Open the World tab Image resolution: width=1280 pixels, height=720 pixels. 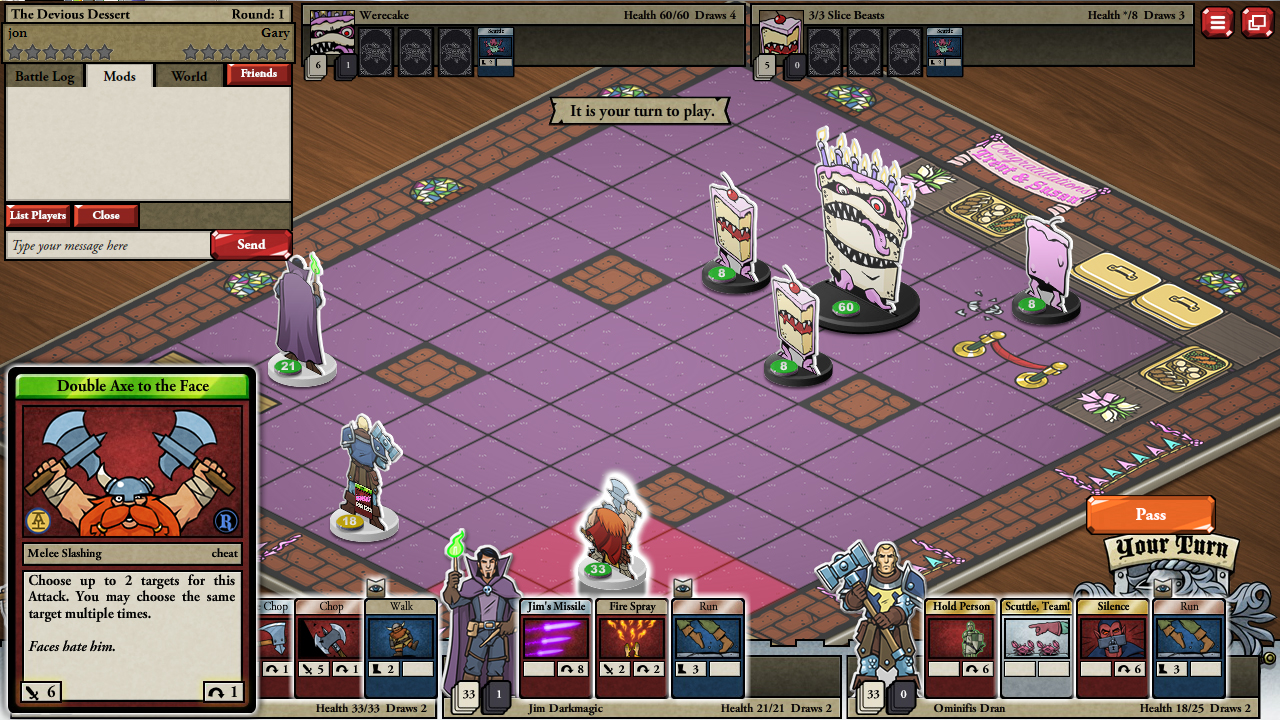188,75
